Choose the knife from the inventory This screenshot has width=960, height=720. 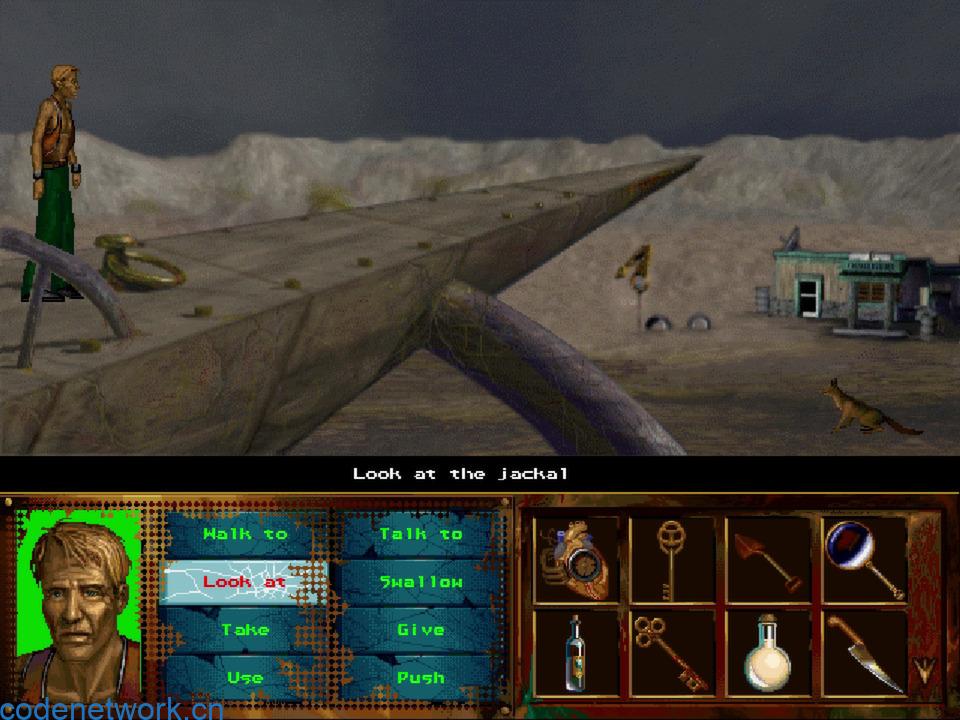(862, 653)
